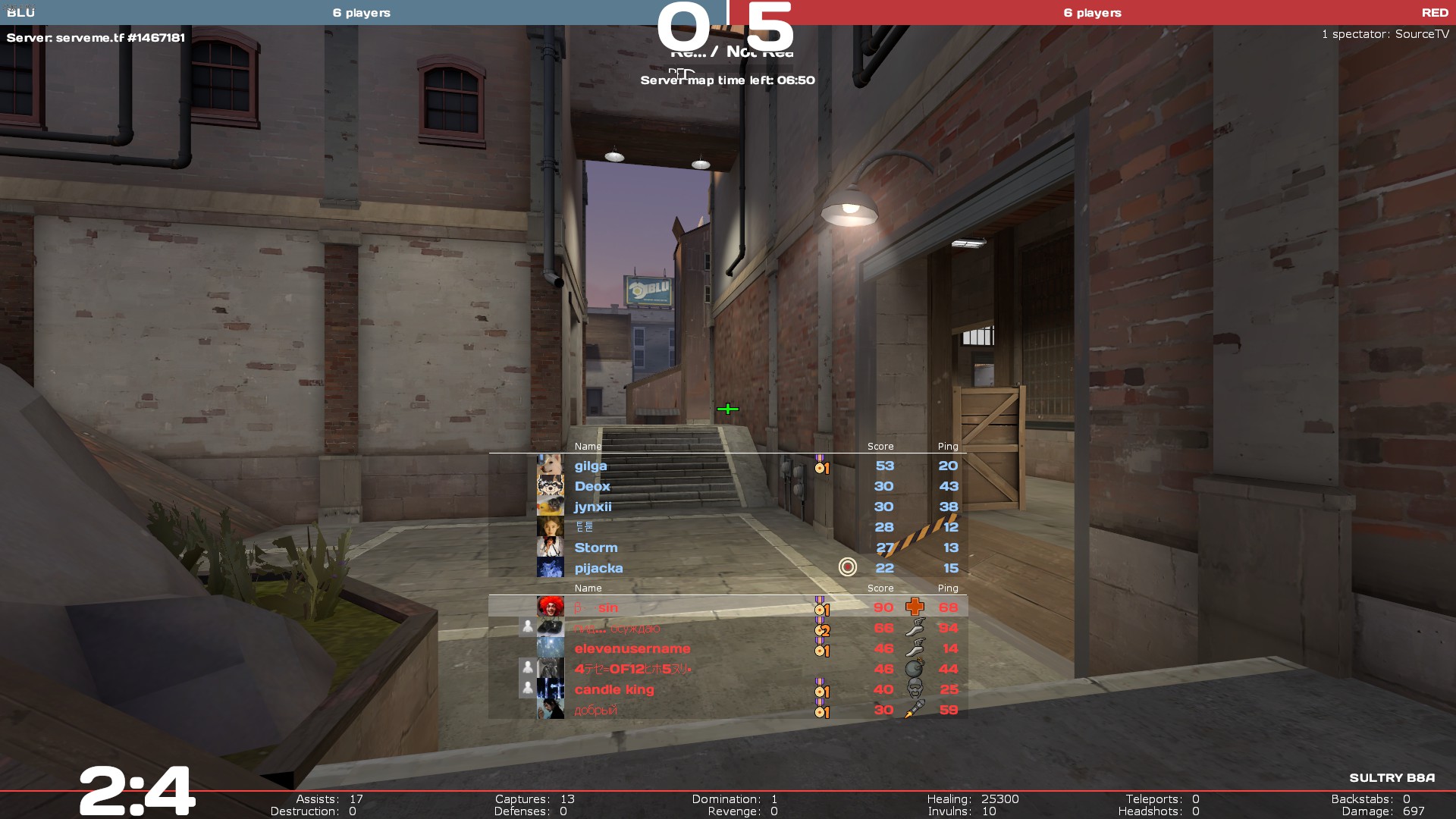The image size is (1456, 819).
Task: Pick the elevenusername row on RED team
Action: (x=632, y=649)
